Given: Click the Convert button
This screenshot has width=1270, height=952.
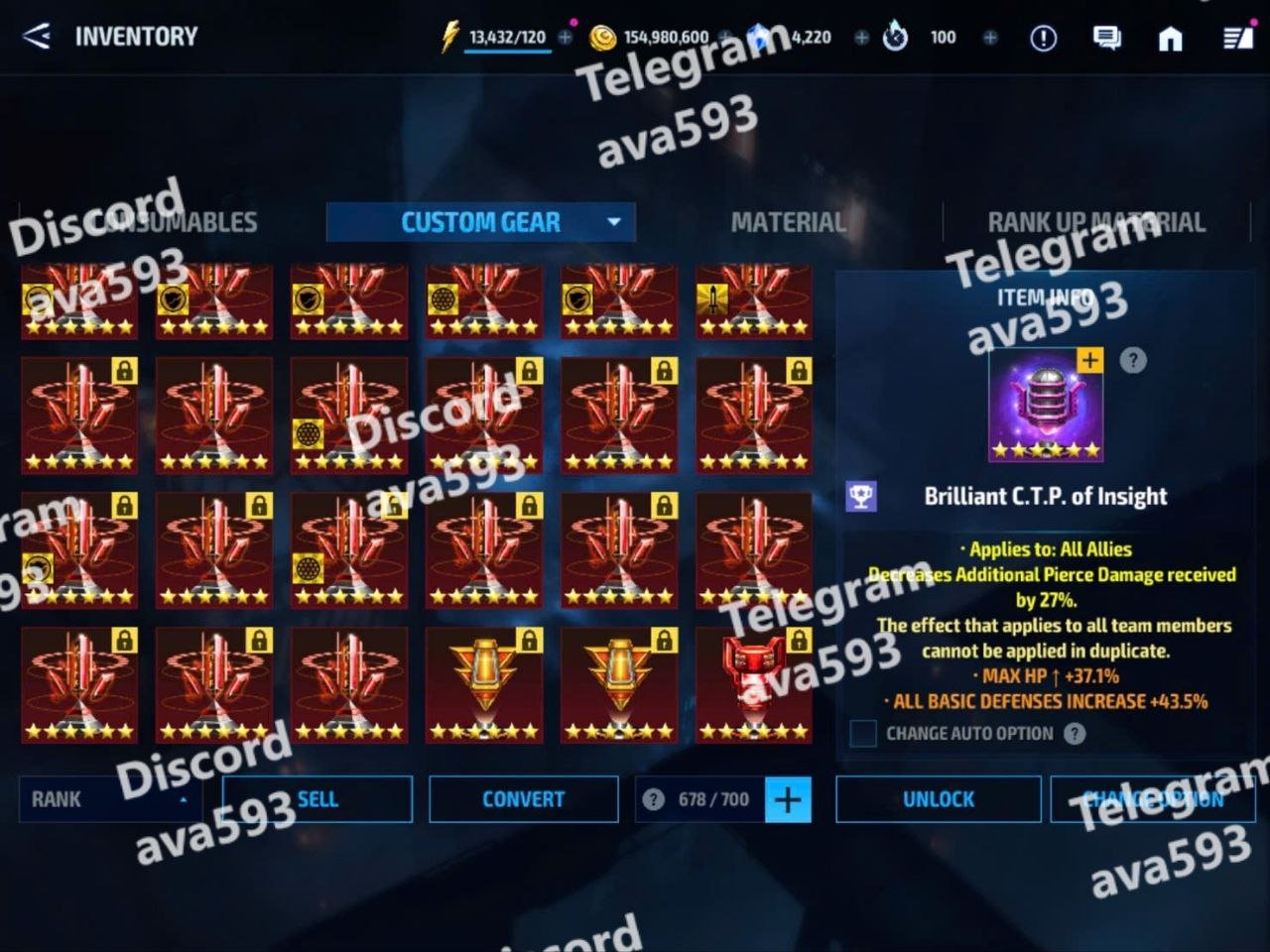Looking at the screenshot, I should point(524,799).
